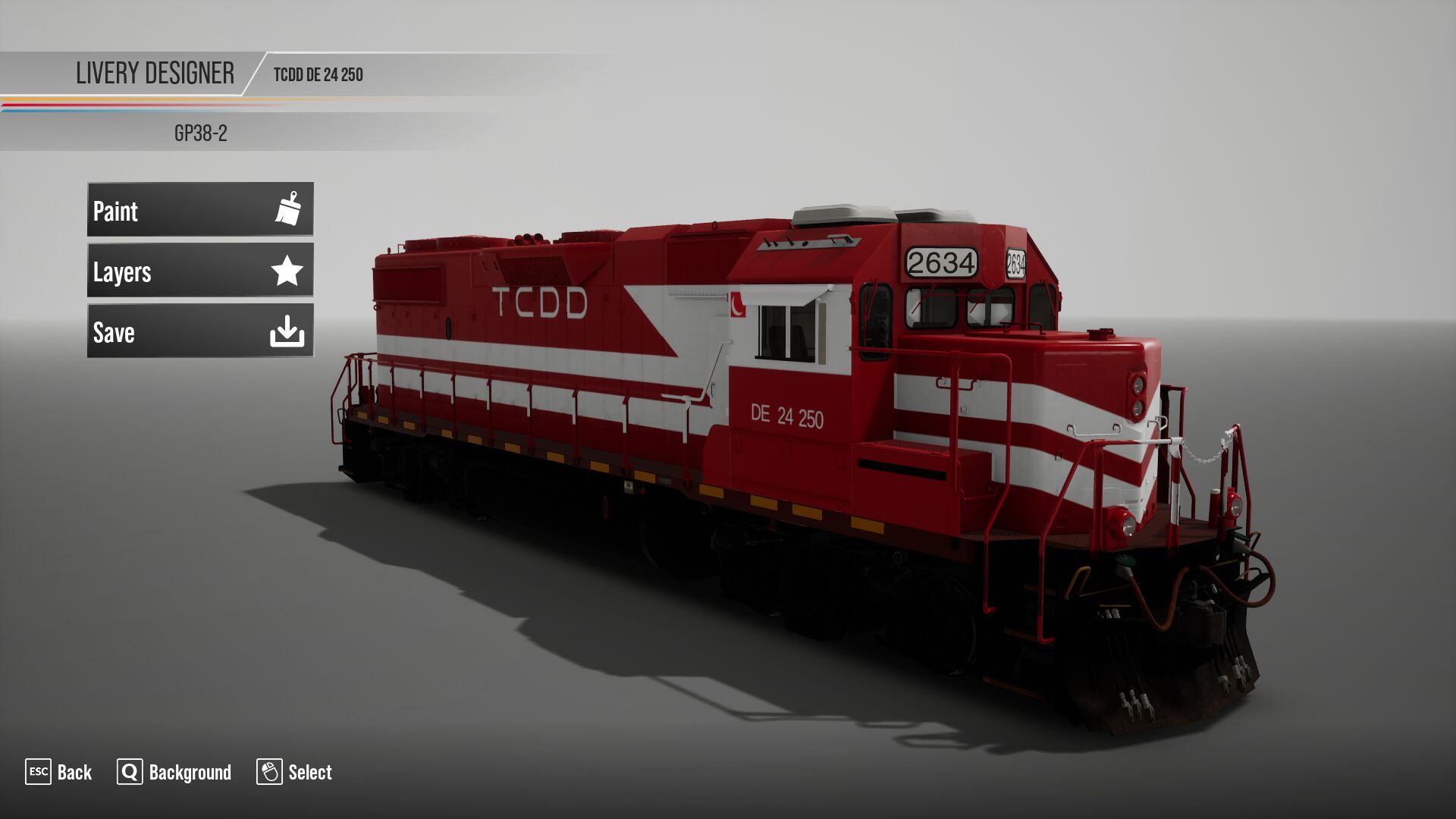Viewport: 1456px width, 819px height.
Task: Open the Paint menu
Action: [200, 209]
